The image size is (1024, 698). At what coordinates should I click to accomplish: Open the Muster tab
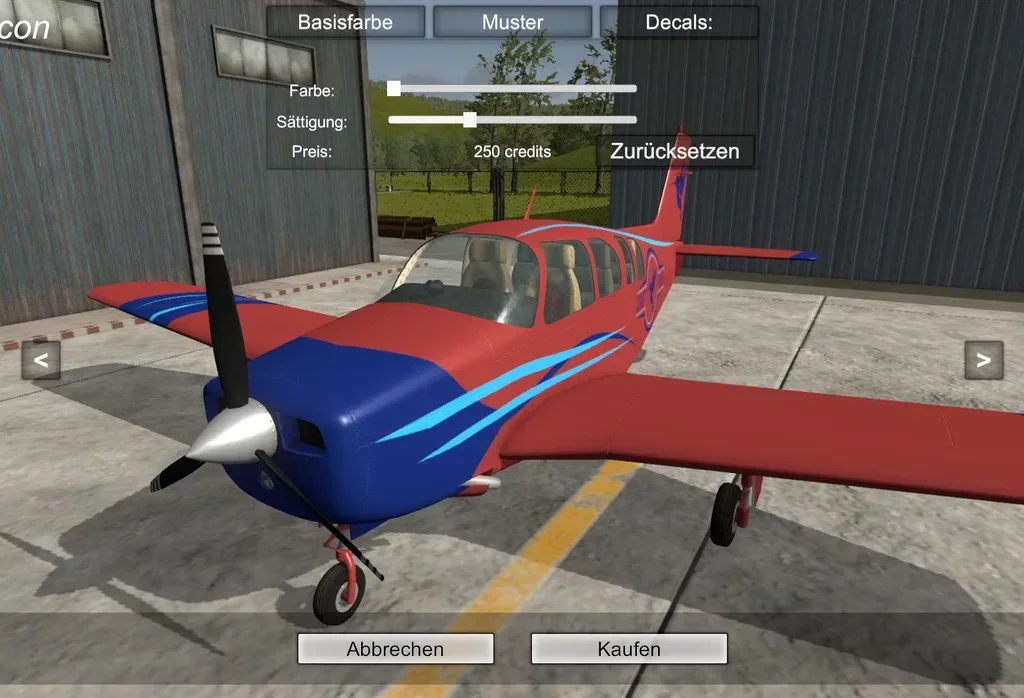tap(512, 22)
